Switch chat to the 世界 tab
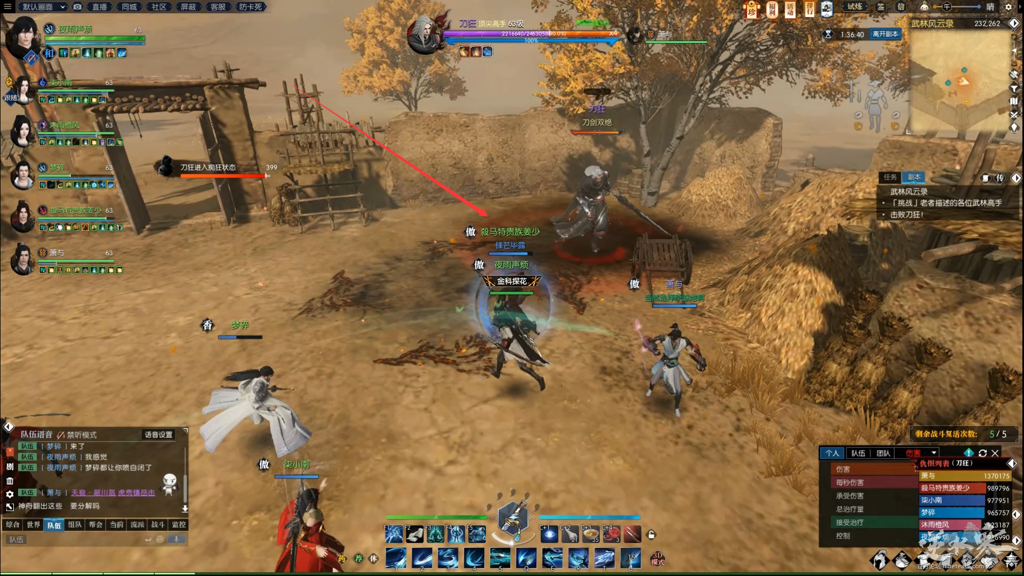The width and height of the screenshot is (1024, 576). pyautogui.click(x=33, y=524)
